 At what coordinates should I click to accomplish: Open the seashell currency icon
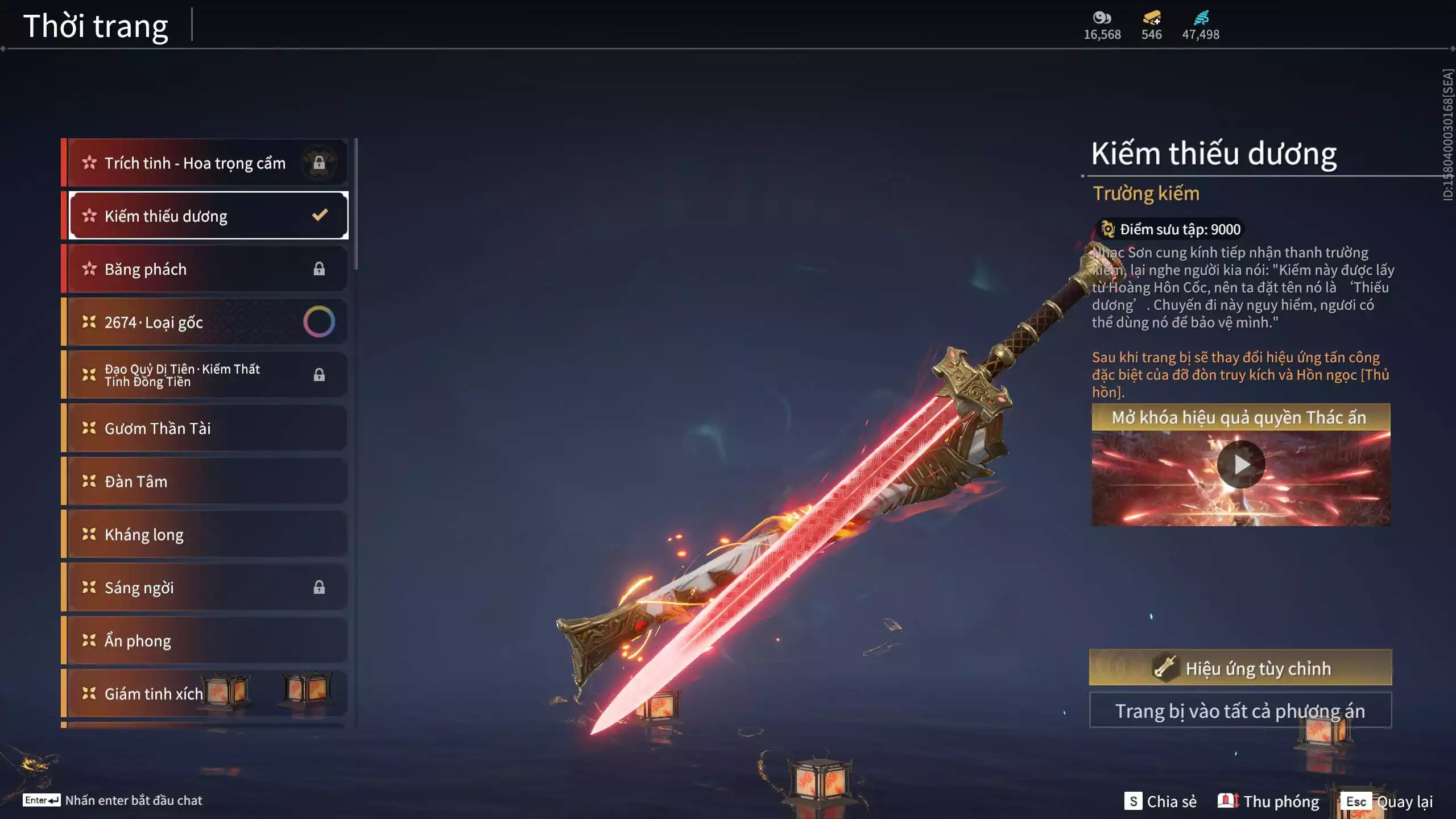[1101, 19]
